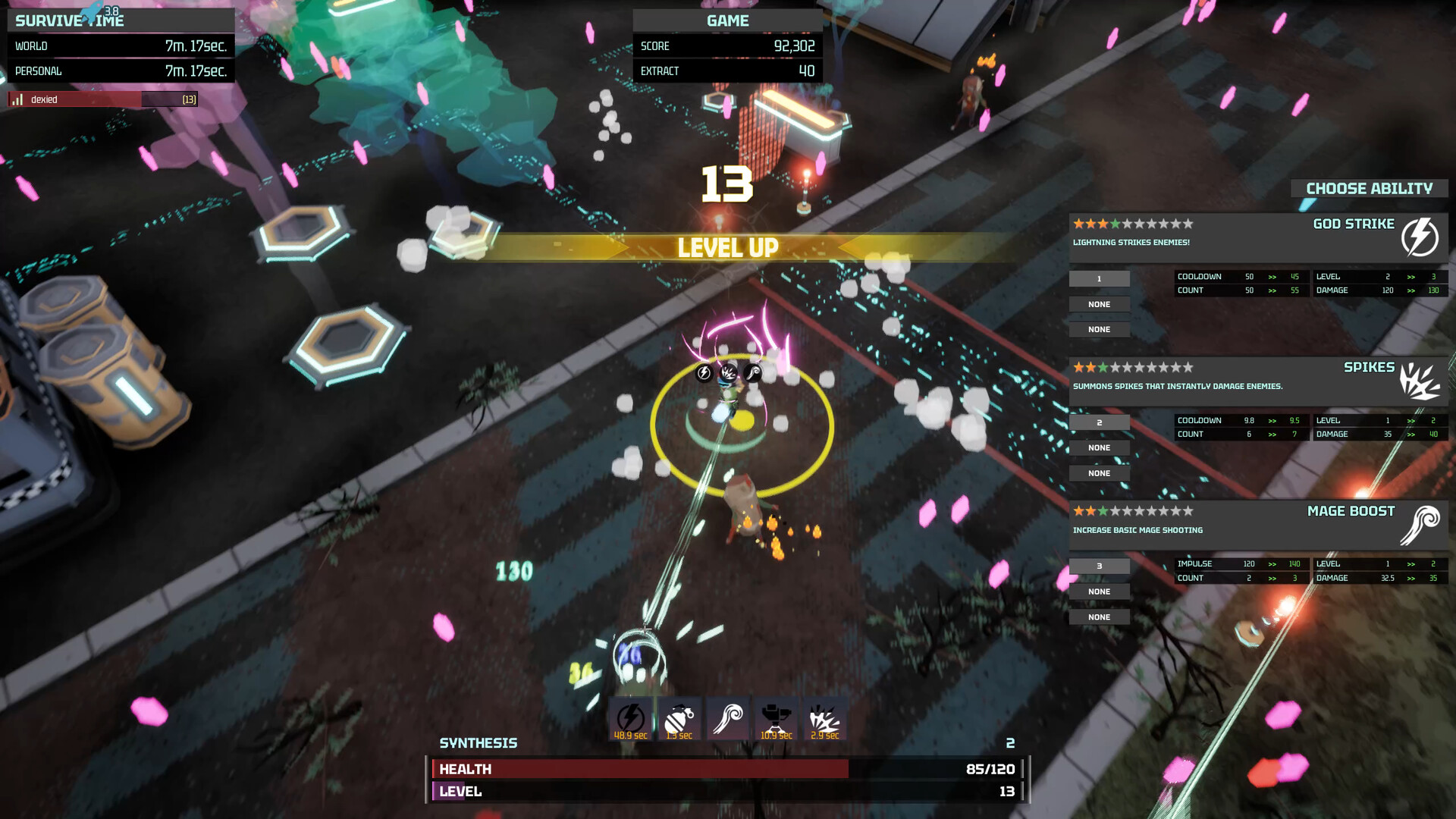Click the HEALTH bar showing 85/120
This screenshot has width=1456, height=819.
(x=728, y=768)
